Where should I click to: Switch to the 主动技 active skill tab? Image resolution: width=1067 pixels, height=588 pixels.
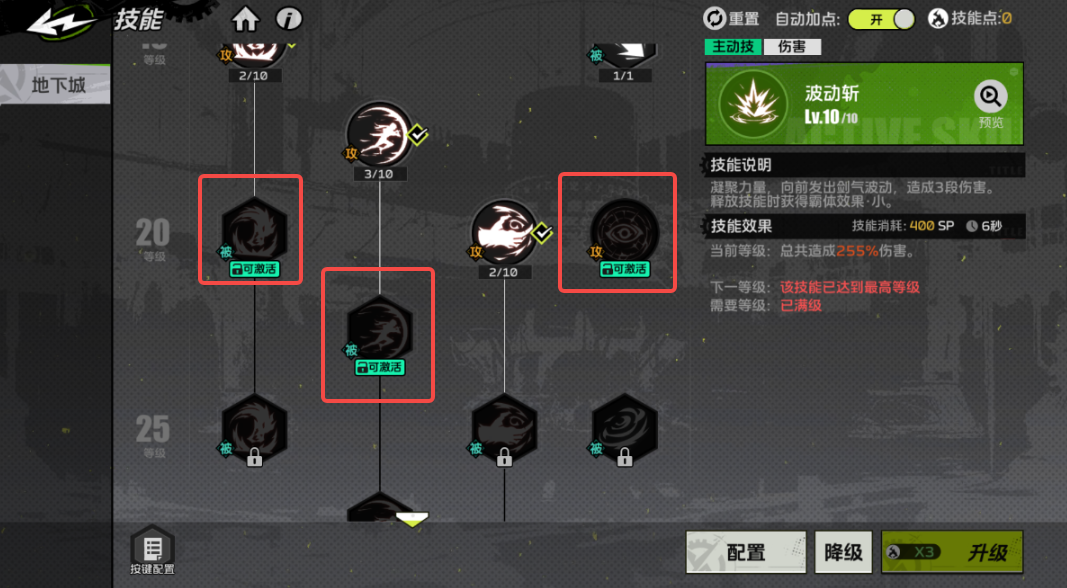(733, 47)
